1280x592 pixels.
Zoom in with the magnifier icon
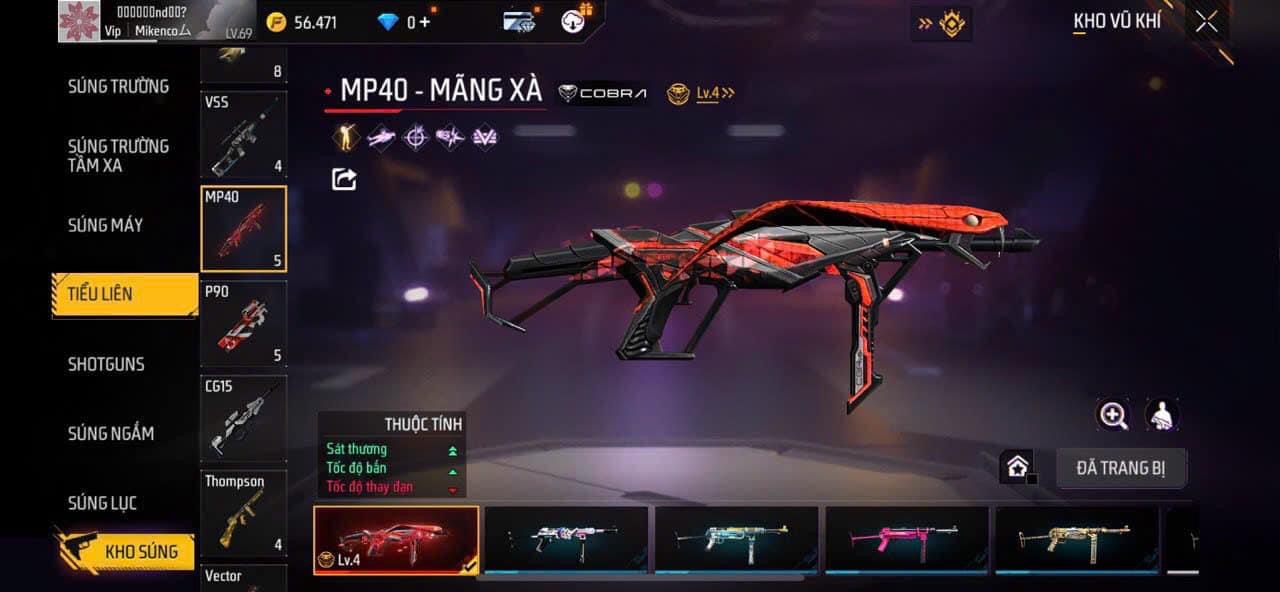[1113, 415]
